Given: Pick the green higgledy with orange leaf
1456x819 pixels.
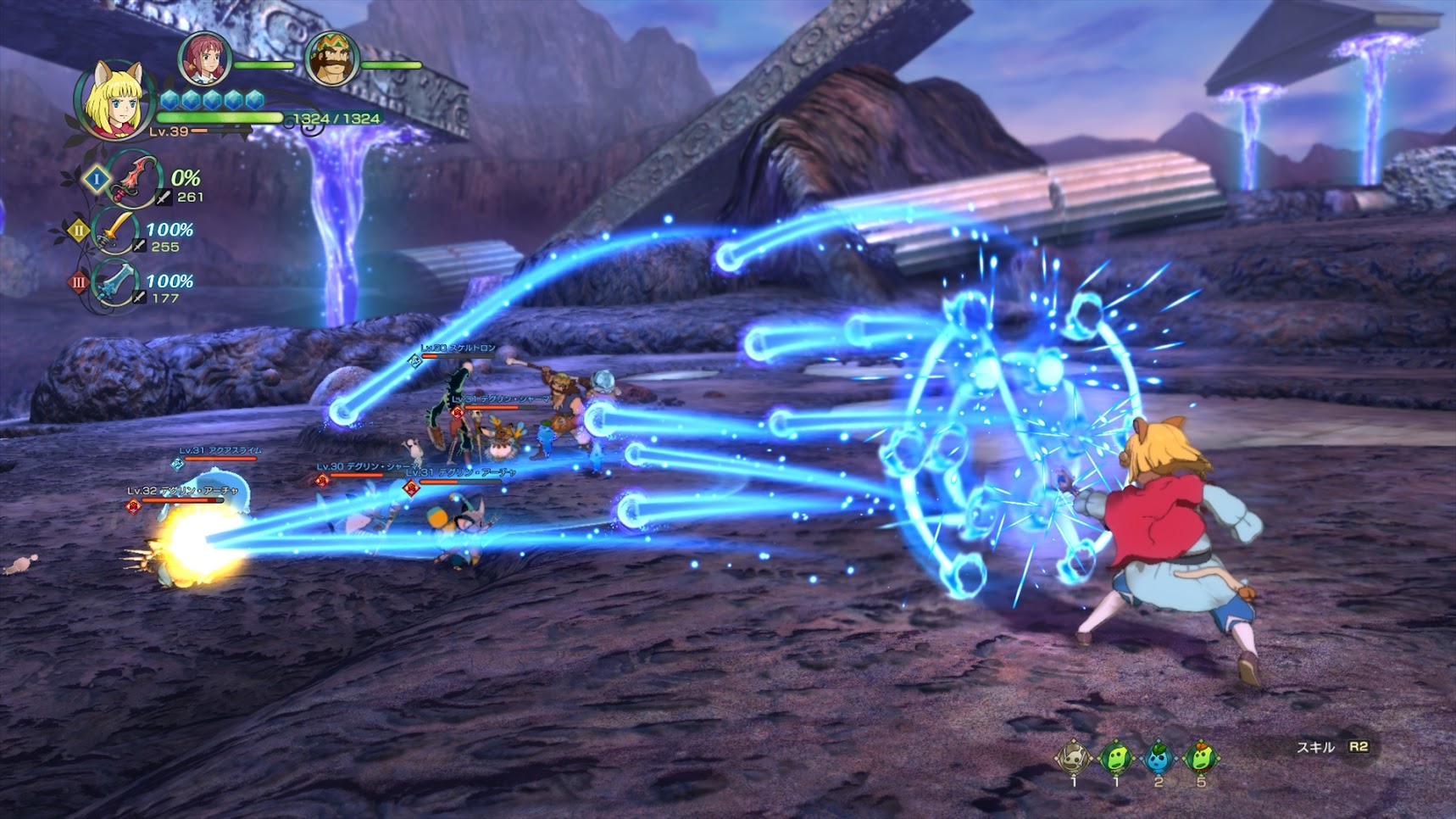Looking at the screenshot, I should (x=1200, y=757).
